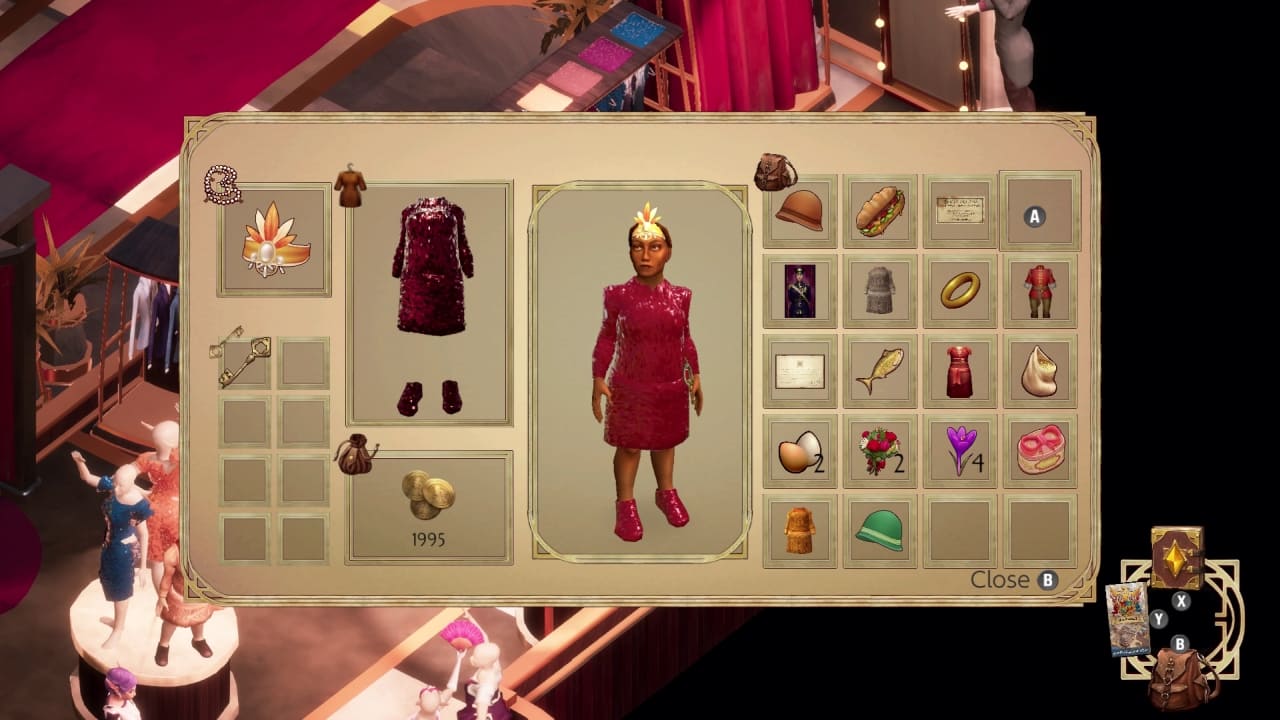Select the orange fur coat in bottom row
This screenshot has height=720, width=1280.
tap(800, 530)
